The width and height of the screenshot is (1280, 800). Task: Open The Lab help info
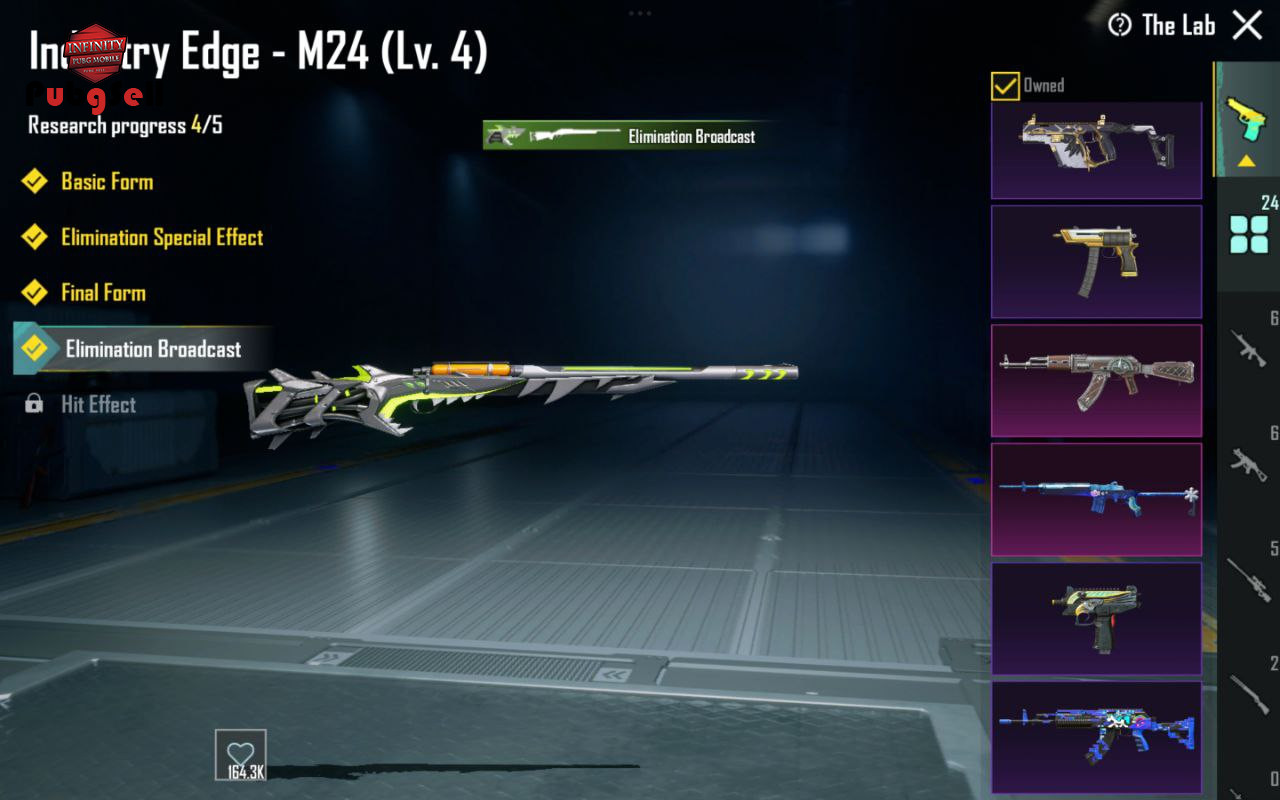[1119, 25]
